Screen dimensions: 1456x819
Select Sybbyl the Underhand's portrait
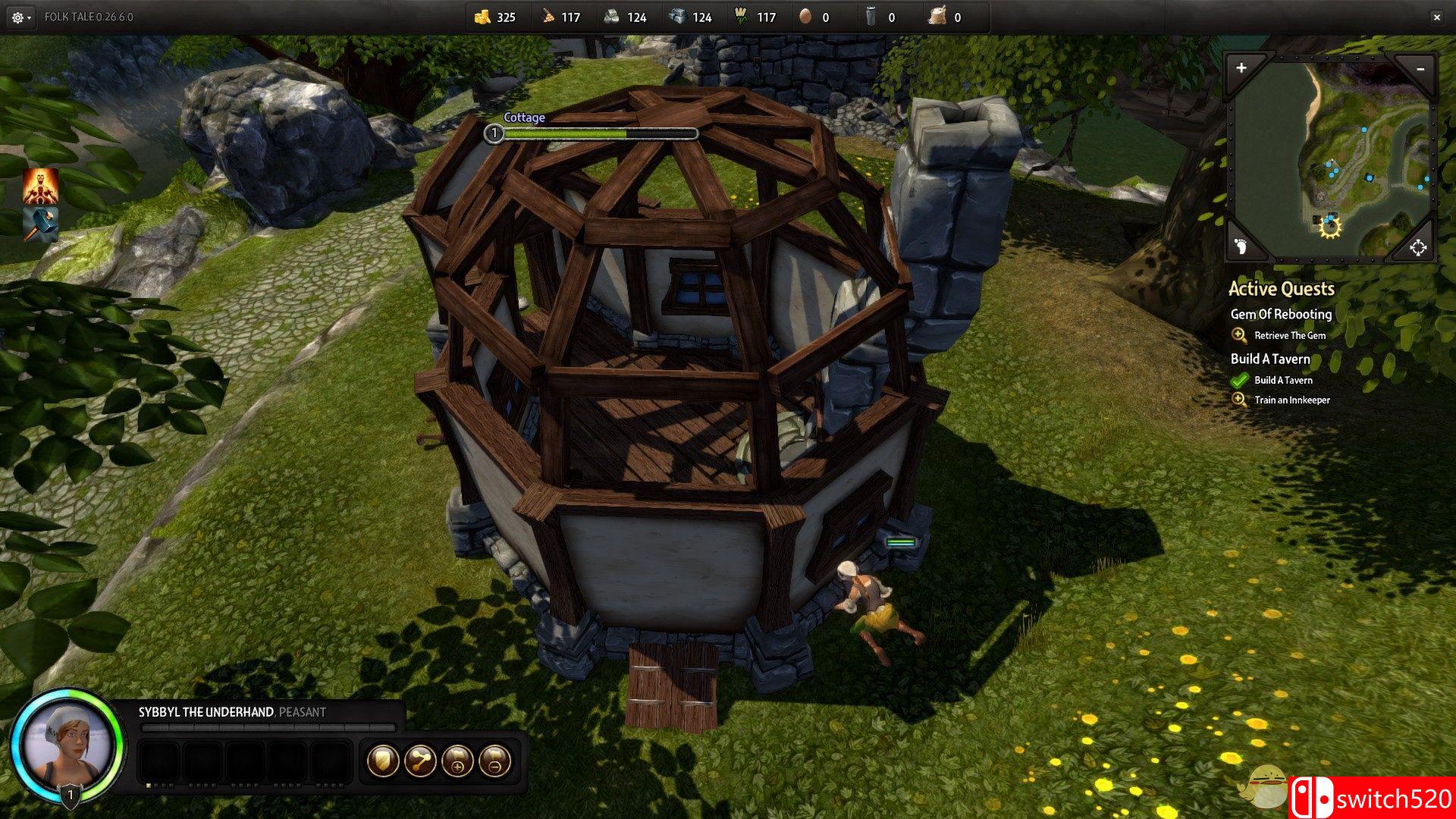click(x=68, y=745)
